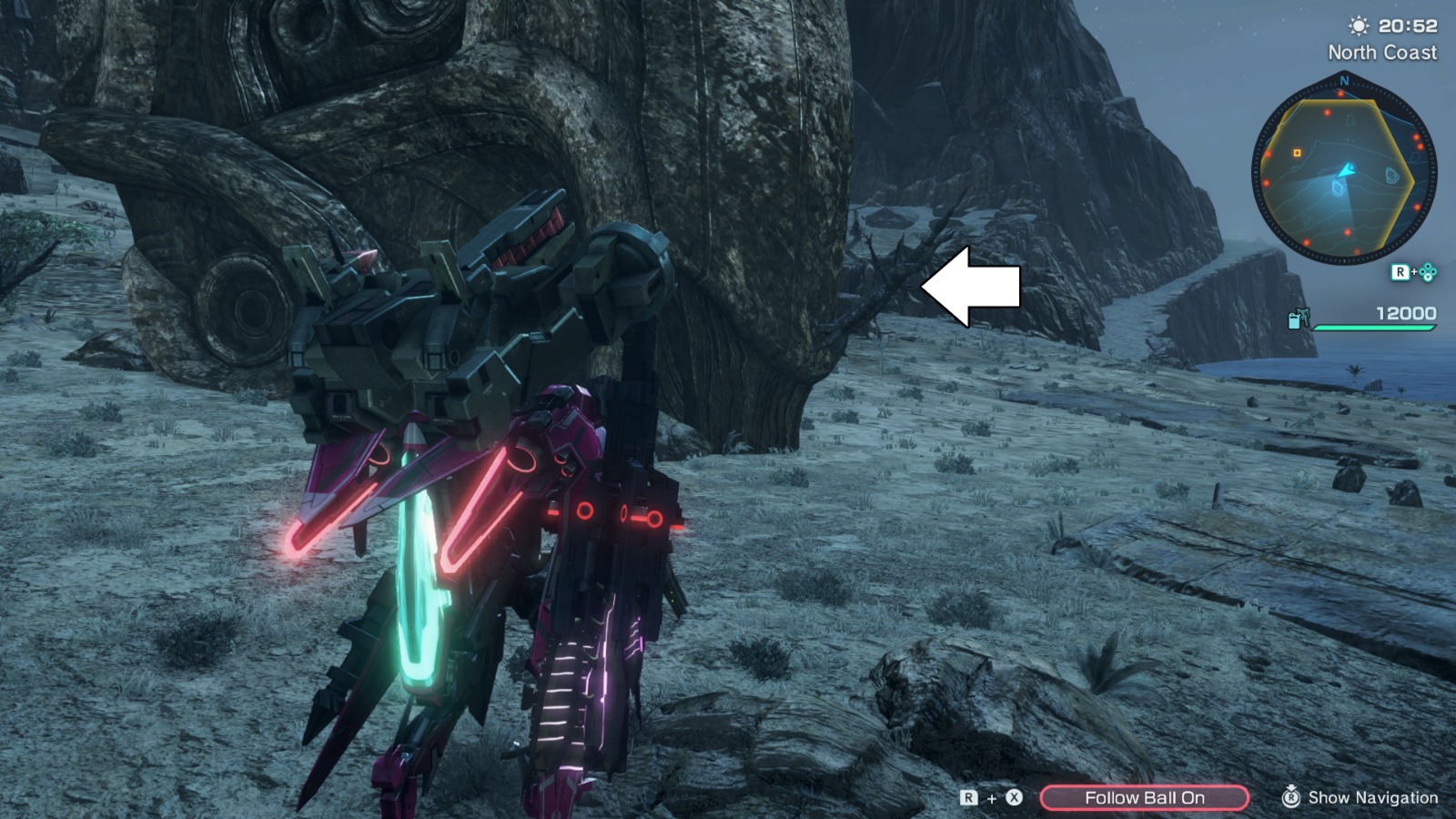Click the 20:52 in-game clock display
The image size is (1456, 819).
pos(1408,25)
